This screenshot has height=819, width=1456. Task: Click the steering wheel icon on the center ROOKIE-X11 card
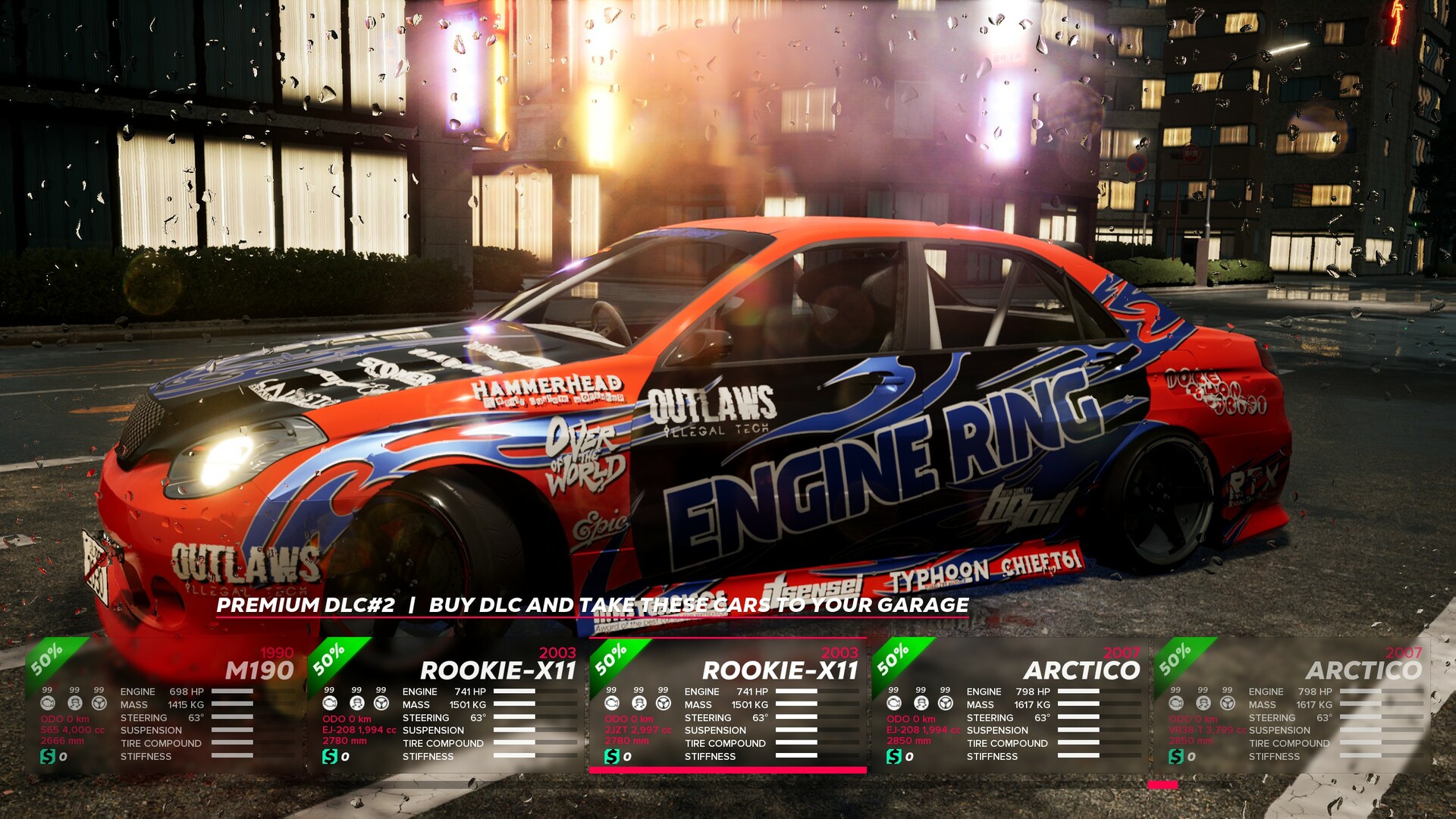[663, 704]
